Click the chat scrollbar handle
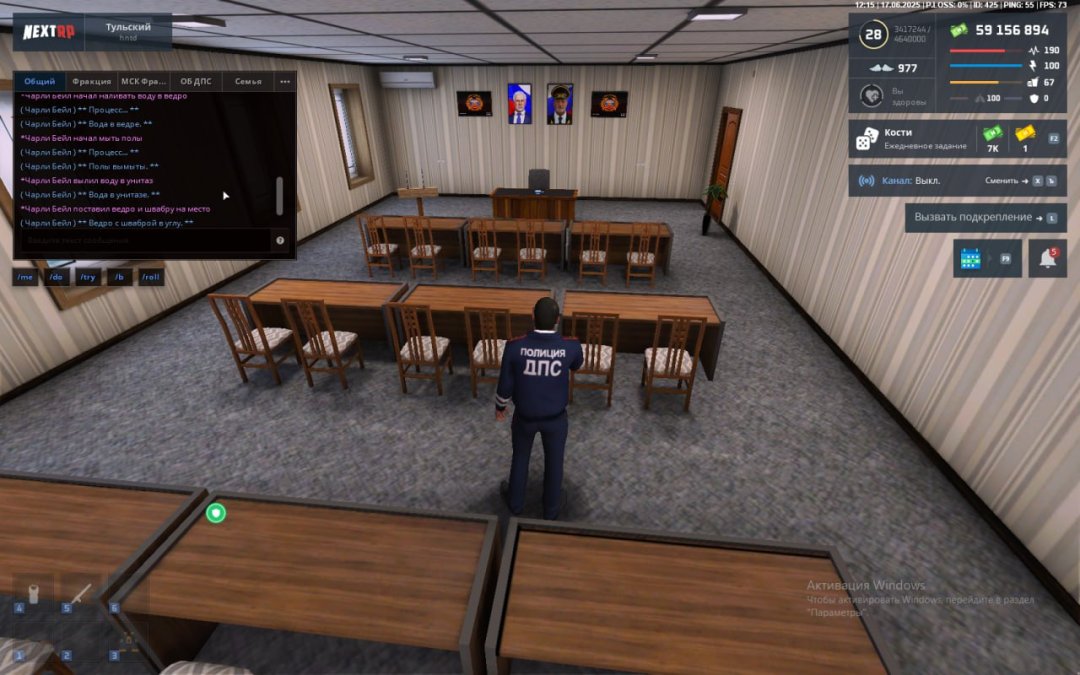 tap(279, 195)
